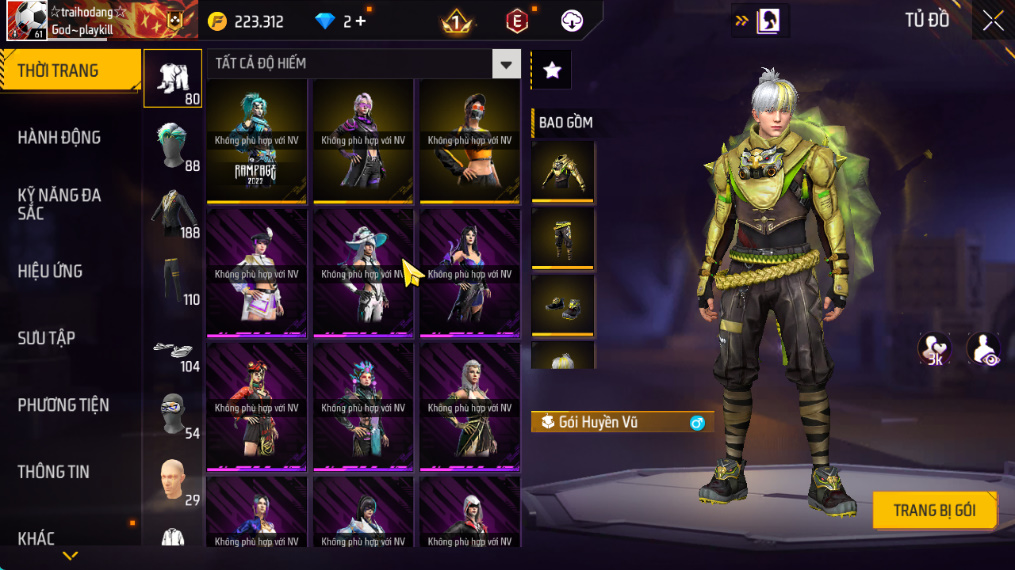Close the wardrobe with the X button
Image resolution: width=1015 pixels, height=570 pixels.
992,21
